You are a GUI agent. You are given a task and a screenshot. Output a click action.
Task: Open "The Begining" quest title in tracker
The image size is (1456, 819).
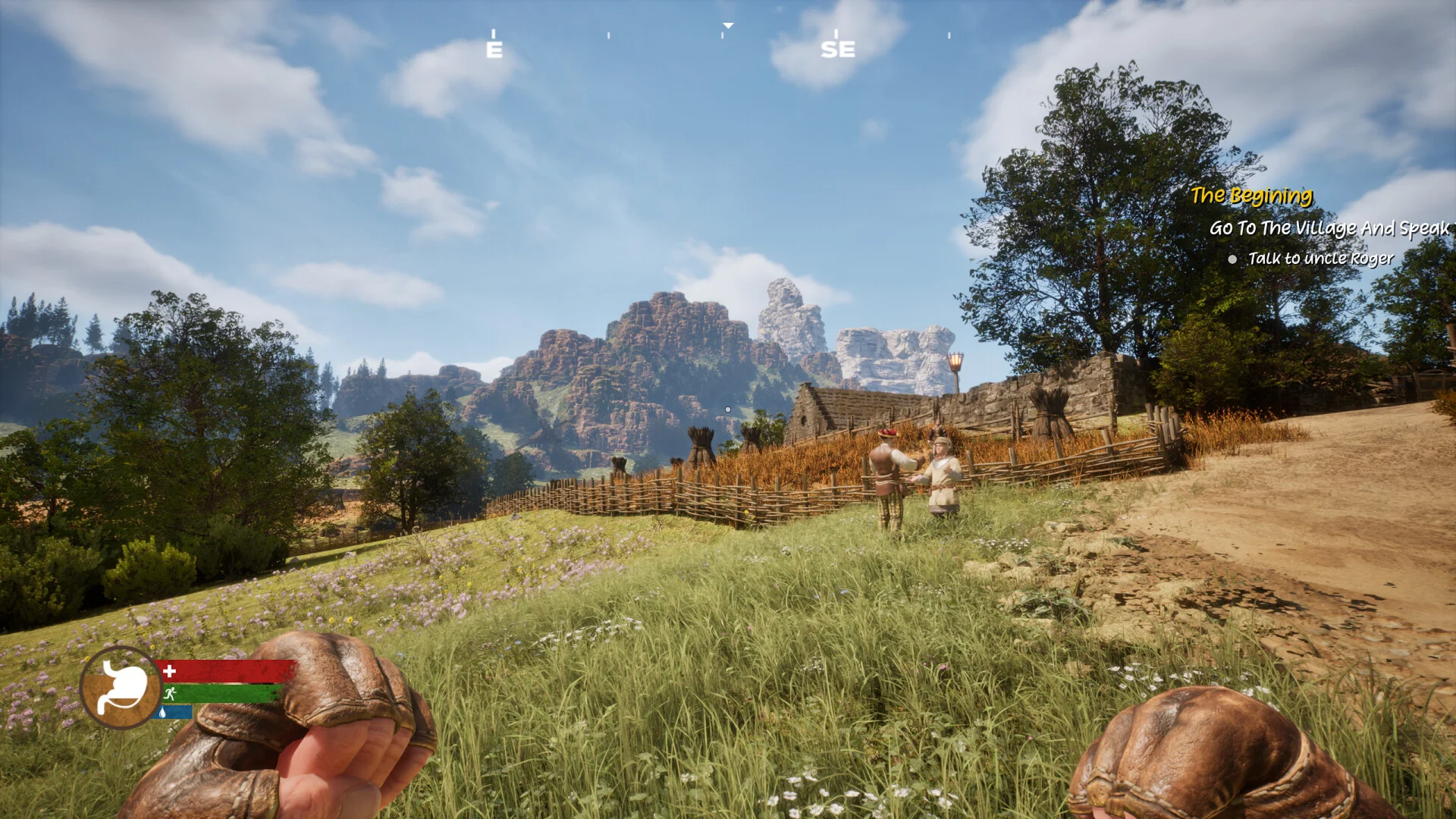[1251, 196]
